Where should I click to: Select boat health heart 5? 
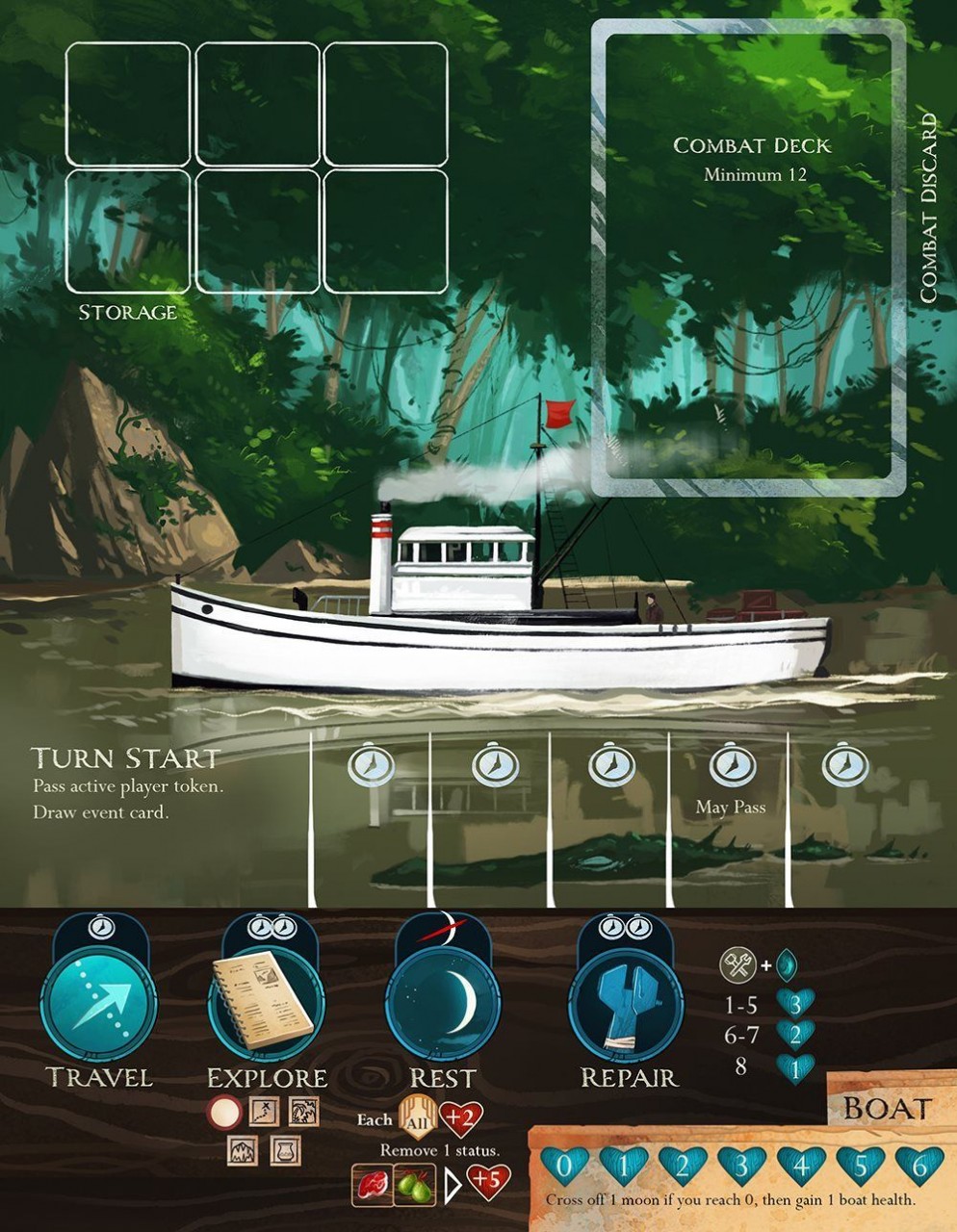coord(860,1167)
